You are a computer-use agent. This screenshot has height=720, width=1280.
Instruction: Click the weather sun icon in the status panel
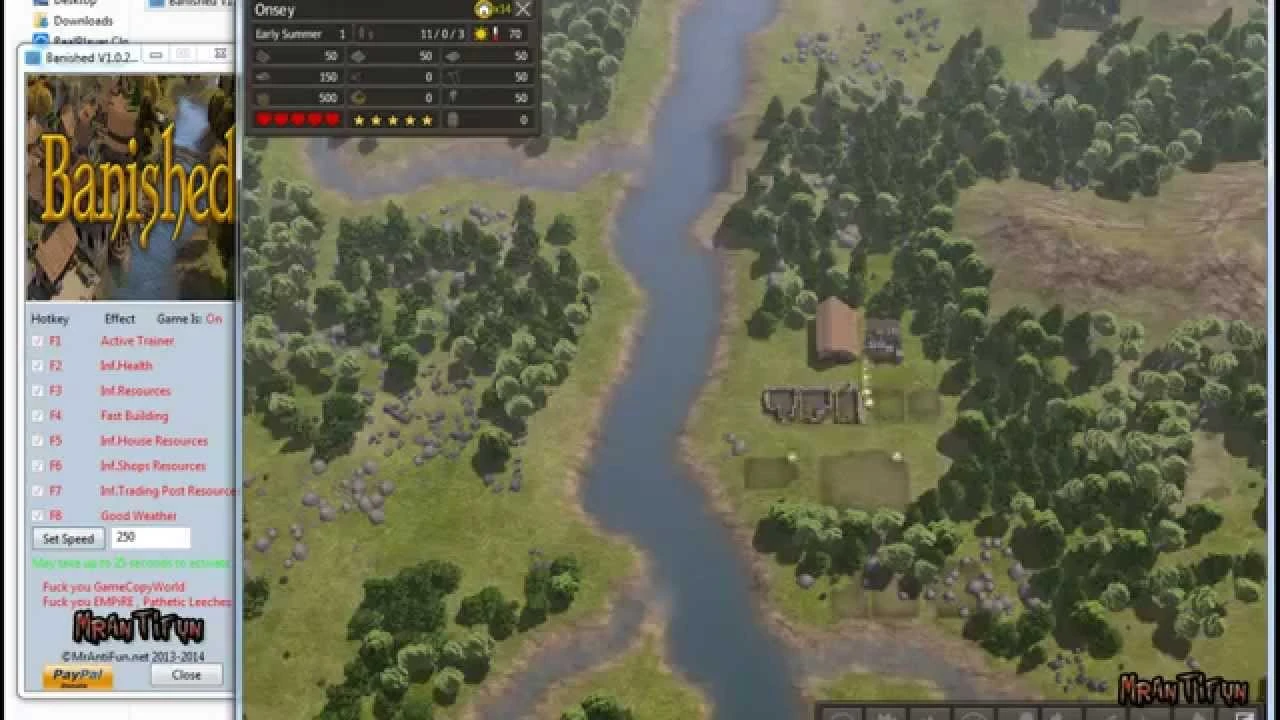pos(480,34)
